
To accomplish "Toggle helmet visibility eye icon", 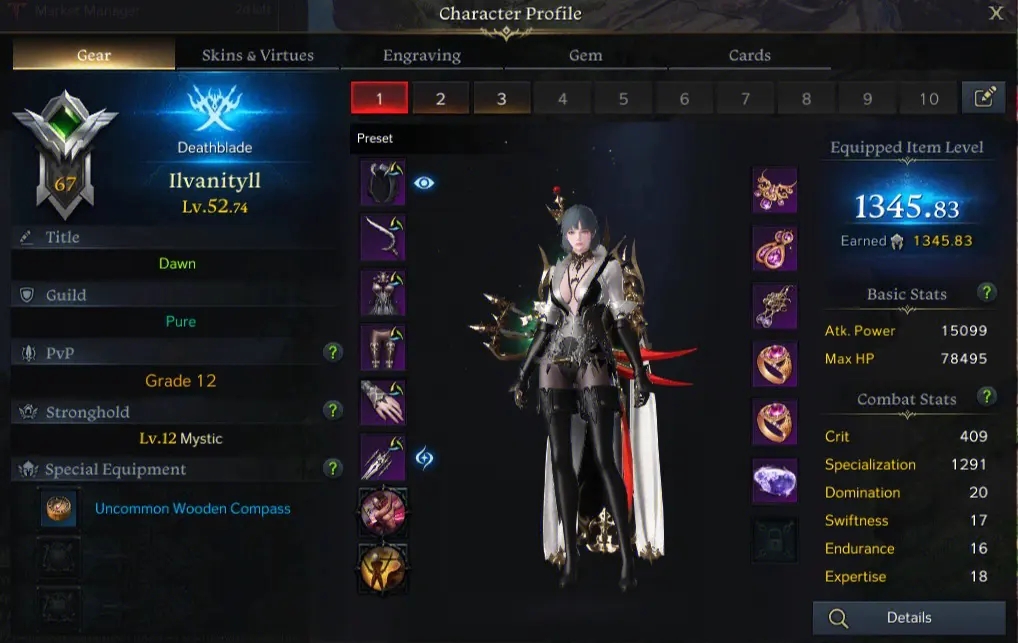I will point(424,183).
